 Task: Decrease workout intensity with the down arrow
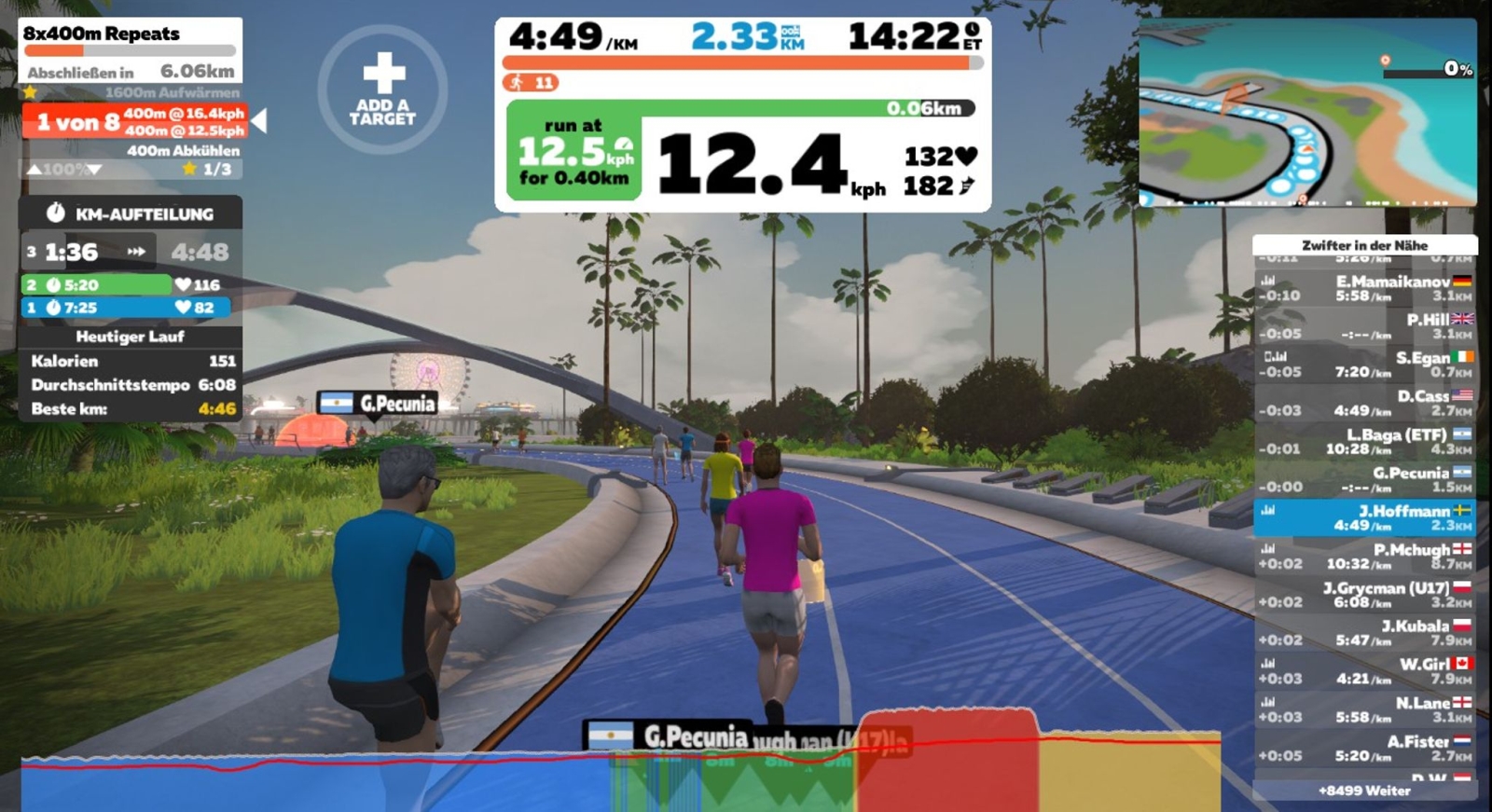pos(94,170)
